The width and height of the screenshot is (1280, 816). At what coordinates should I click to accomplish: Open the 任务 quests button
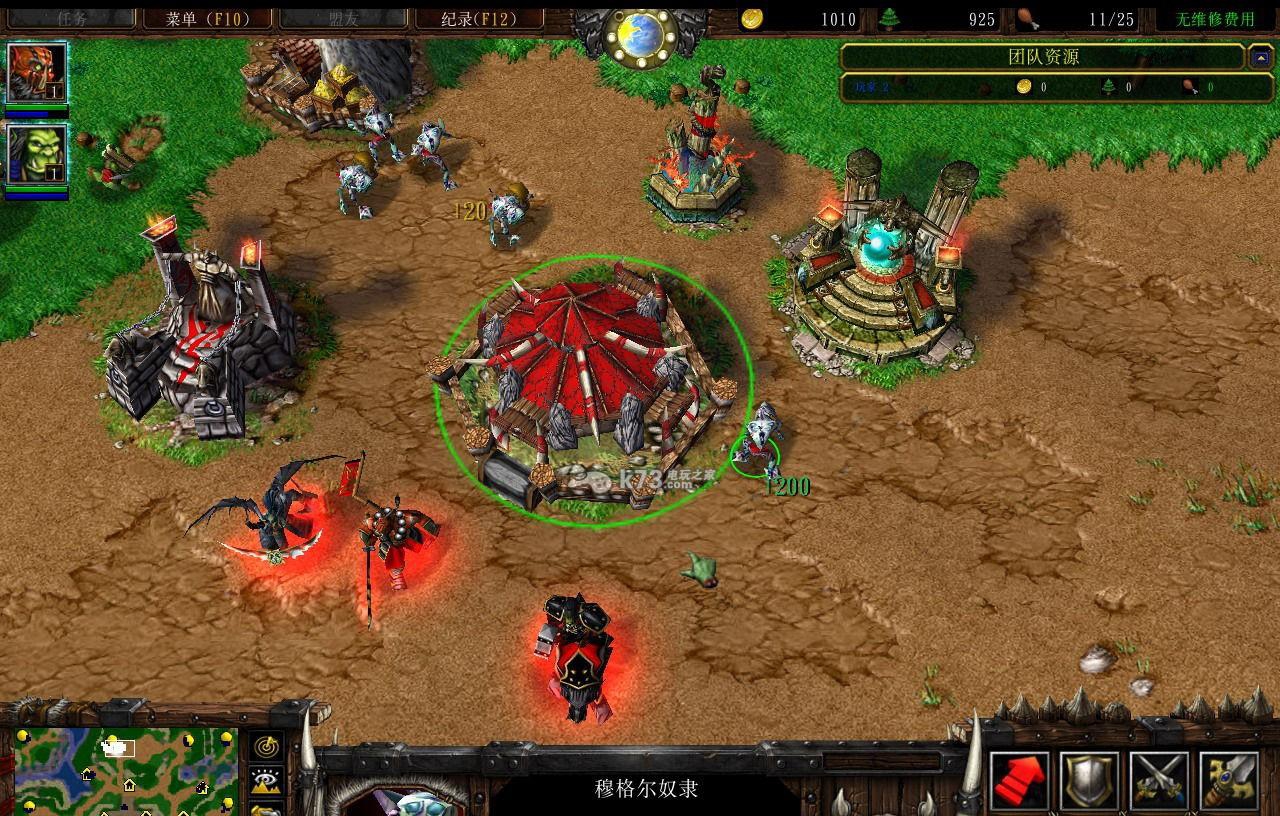pos(70,18)
